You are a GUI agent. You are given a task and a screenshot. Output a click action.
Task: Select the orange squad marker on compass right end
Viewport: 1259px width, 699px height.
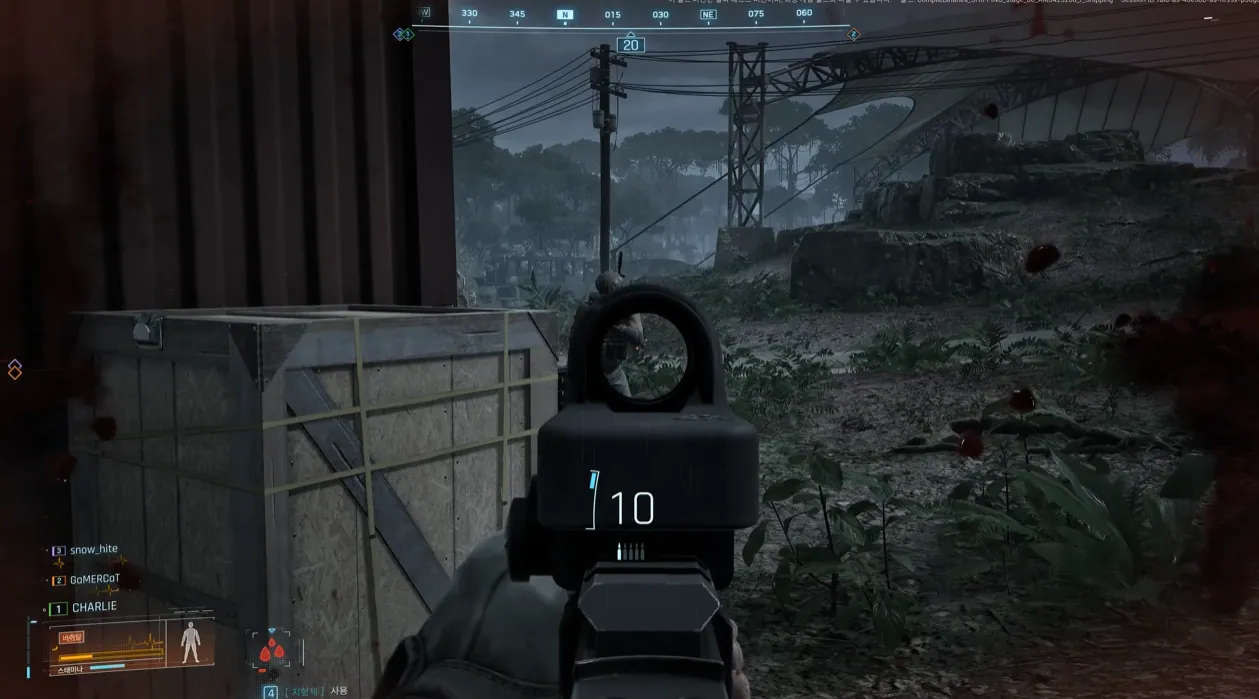point(853,35)
